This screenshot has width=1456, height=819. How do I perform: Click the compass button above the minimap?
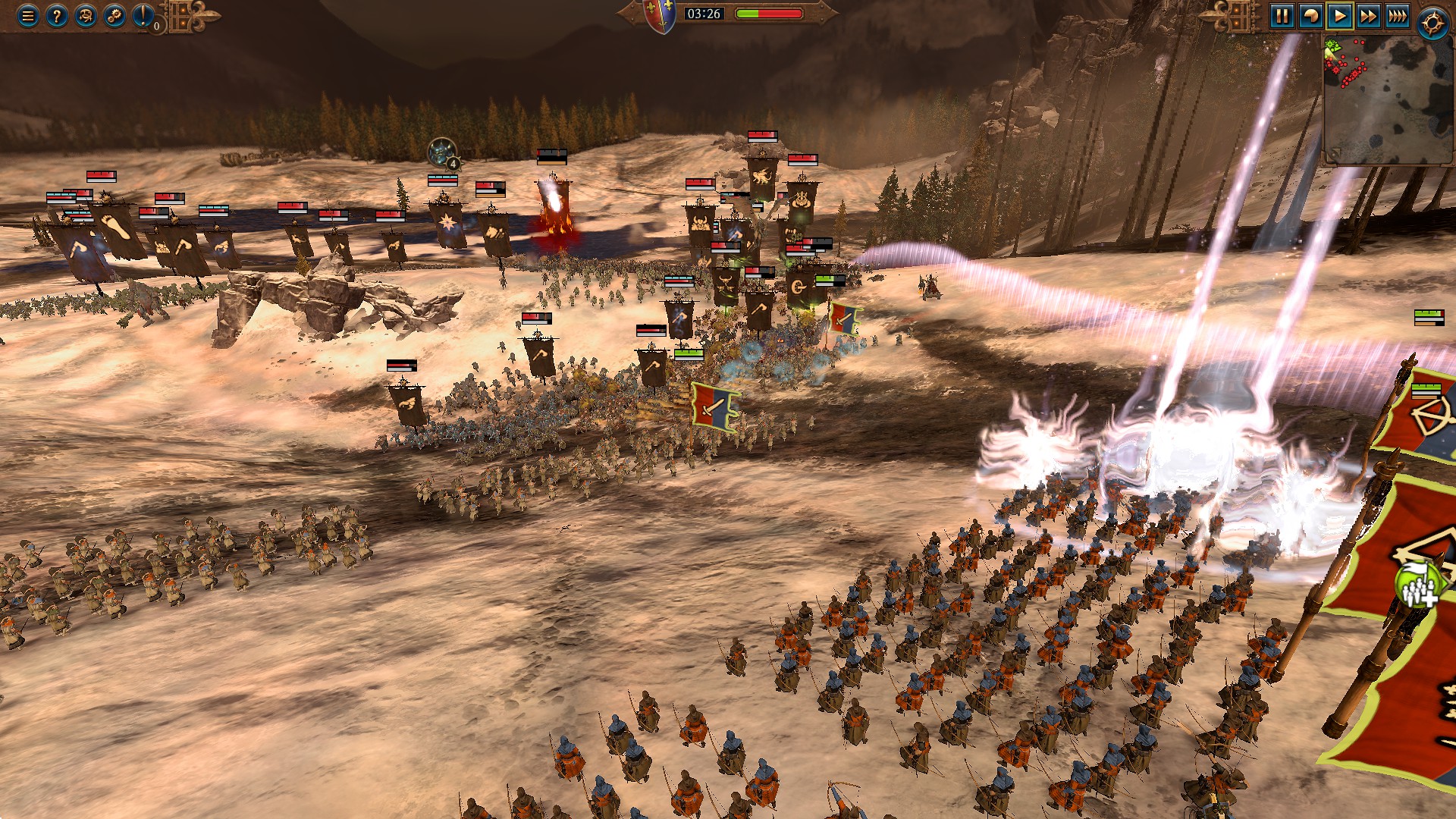(x=1432, y=24)
